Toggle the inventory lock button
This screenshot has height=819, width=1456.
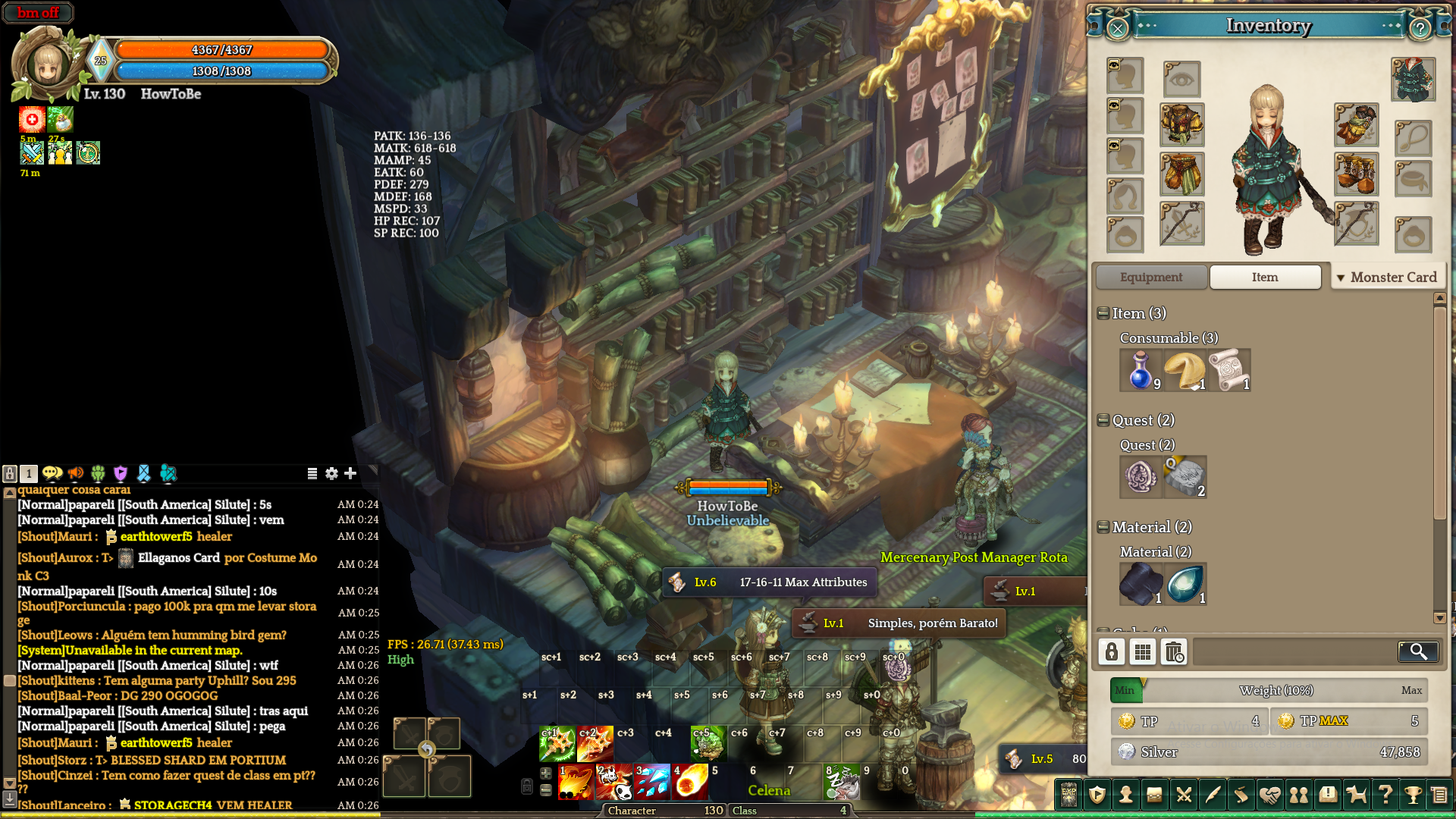[x=1112, y=651]
